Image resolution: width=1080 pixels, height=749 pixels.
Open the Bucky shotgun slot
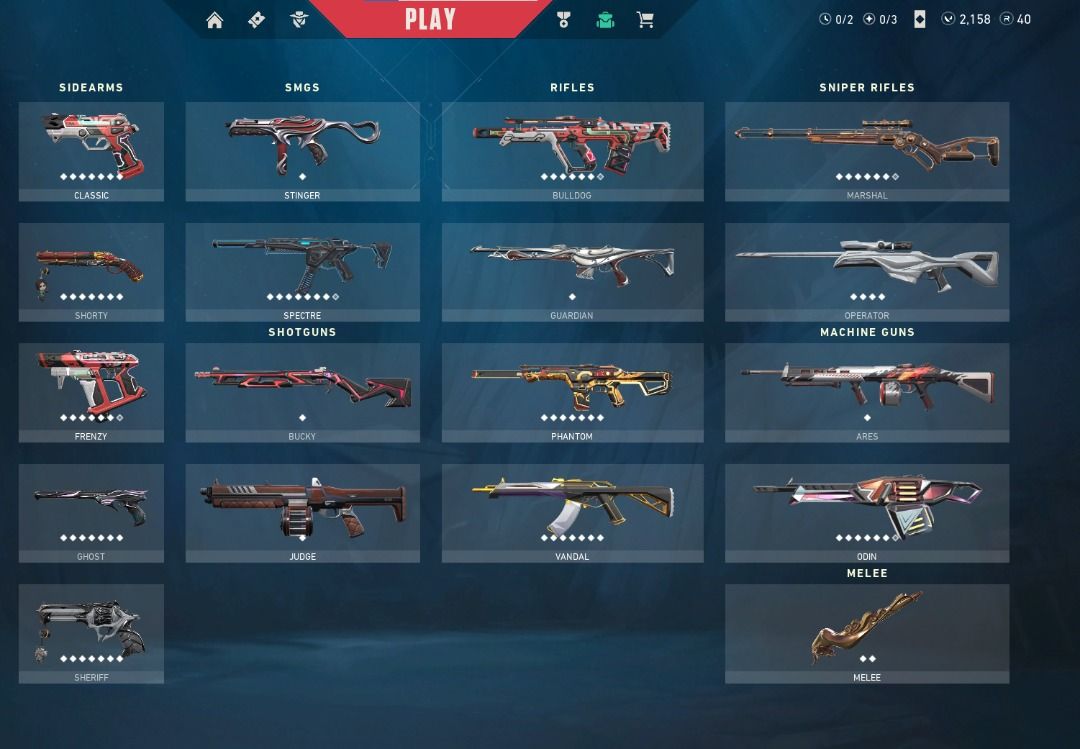tap(302, 392)
